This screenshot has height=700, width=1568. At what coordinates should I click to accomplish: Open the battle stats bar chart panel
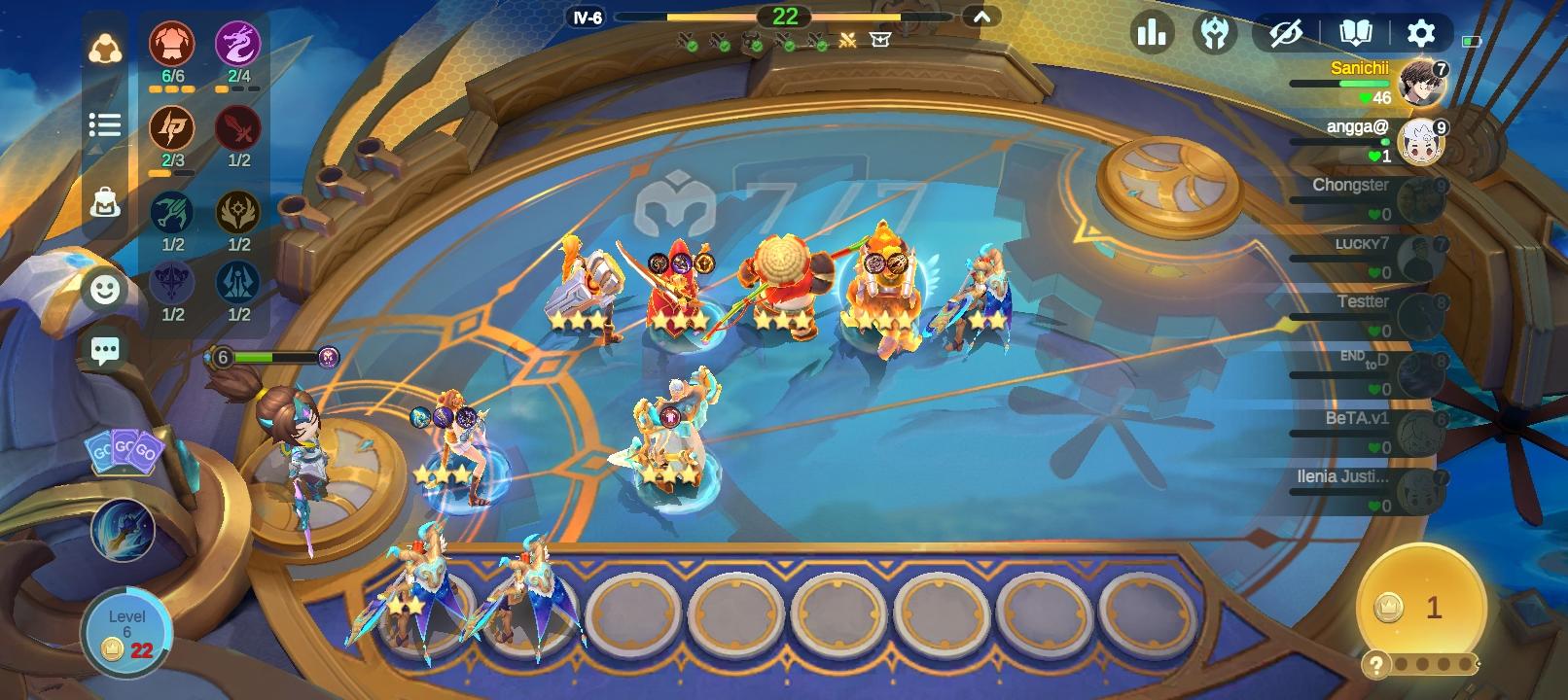(x=1152, y=33)
